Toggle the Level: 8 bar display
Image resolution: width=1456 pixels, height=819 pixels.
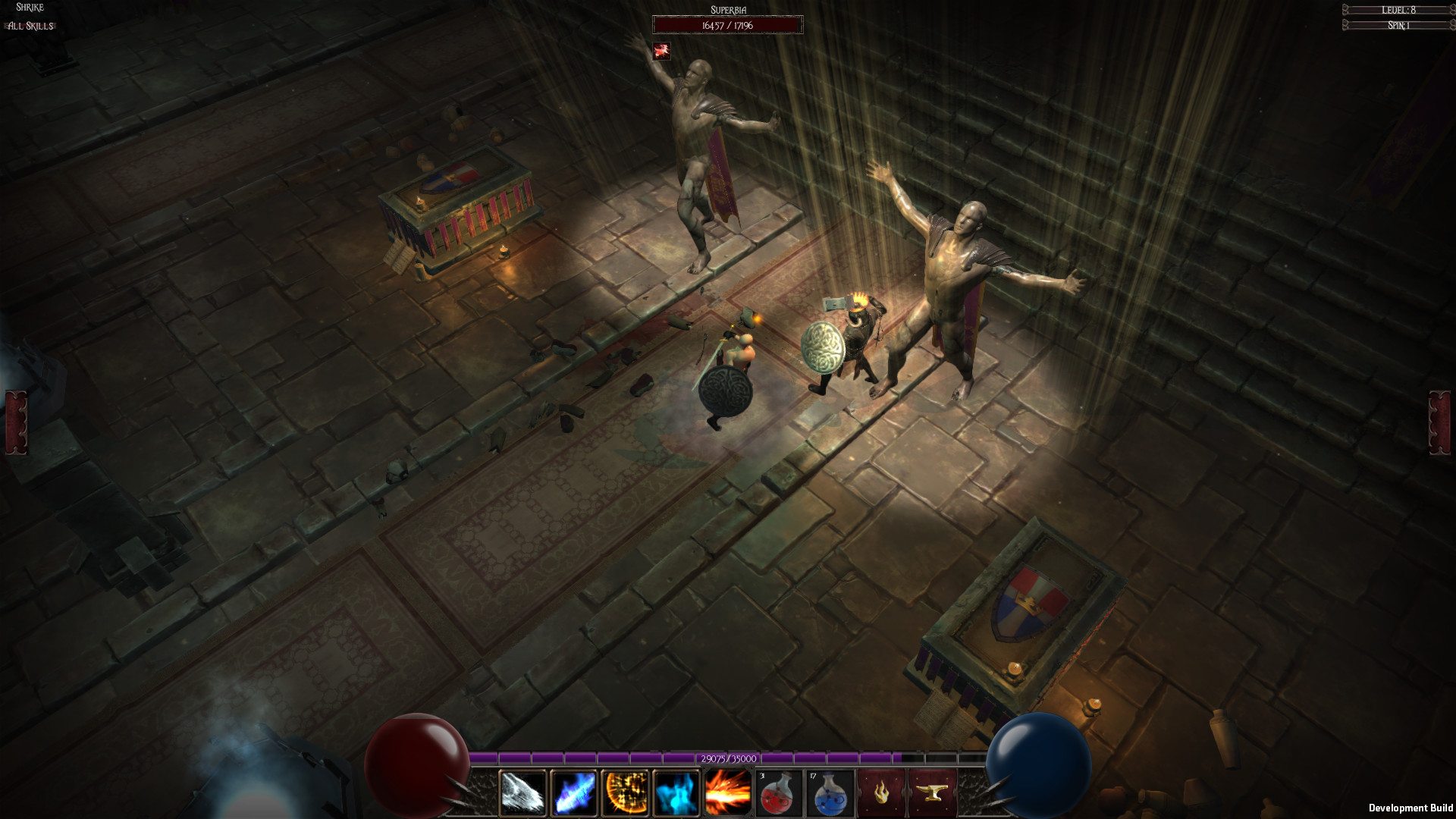point(1399,11)
